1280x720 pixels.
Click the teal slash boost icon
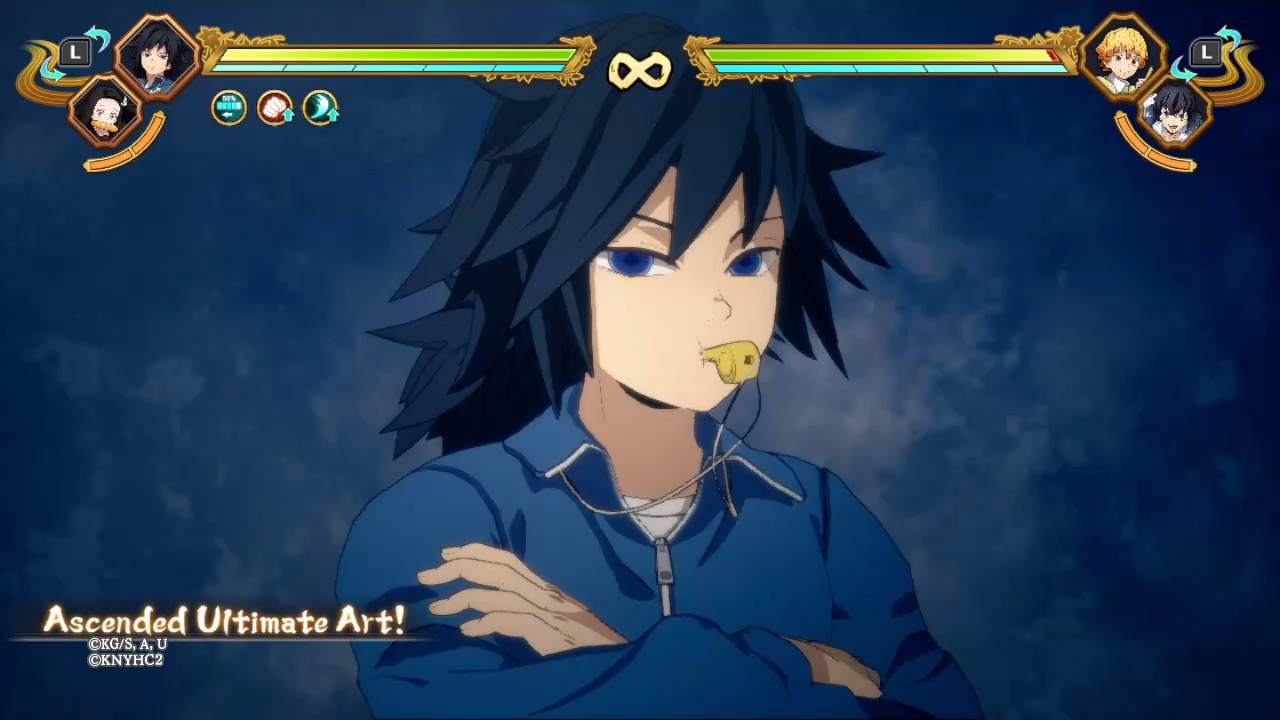click(321, 108)
